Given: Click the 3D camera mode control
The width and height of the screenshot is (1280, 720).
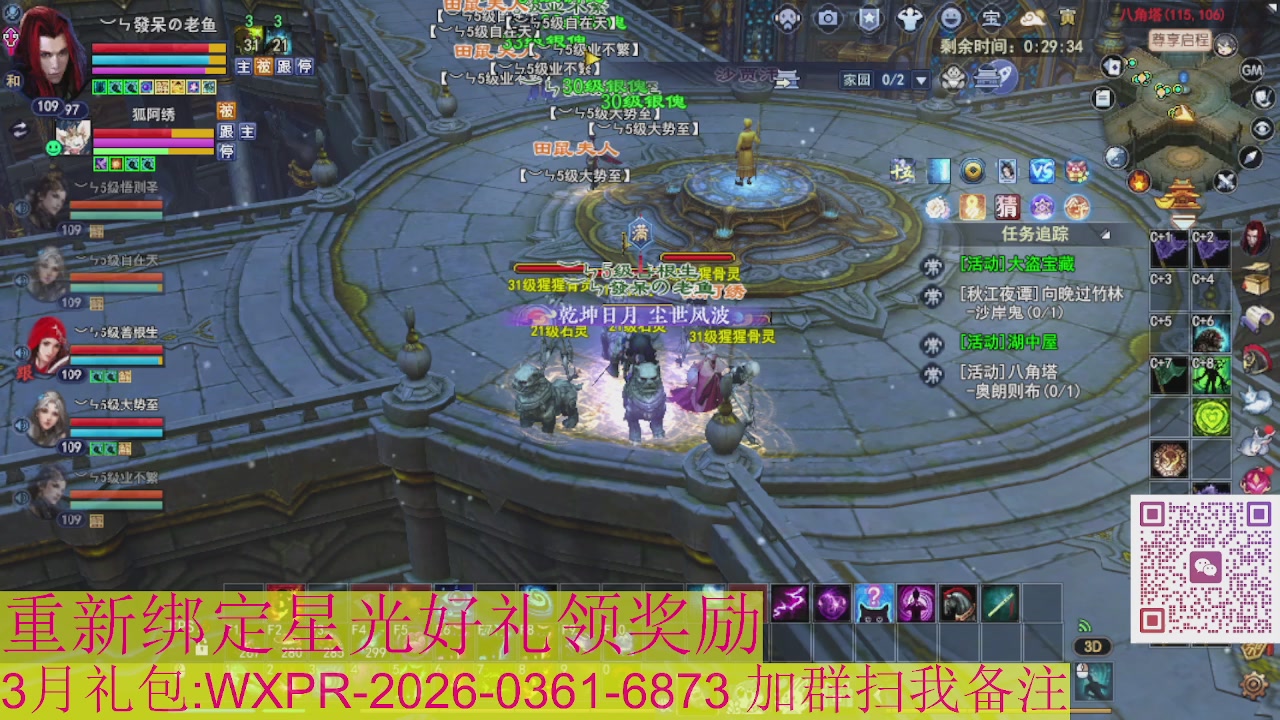Looking at the screenshot, I should pos(1093,647).
